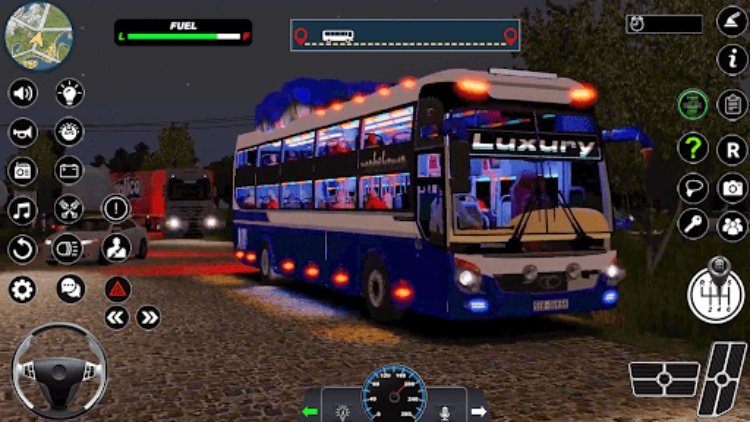Turn on the white right indicator arrow
750x422 pixels.
(x=477, y=410)
